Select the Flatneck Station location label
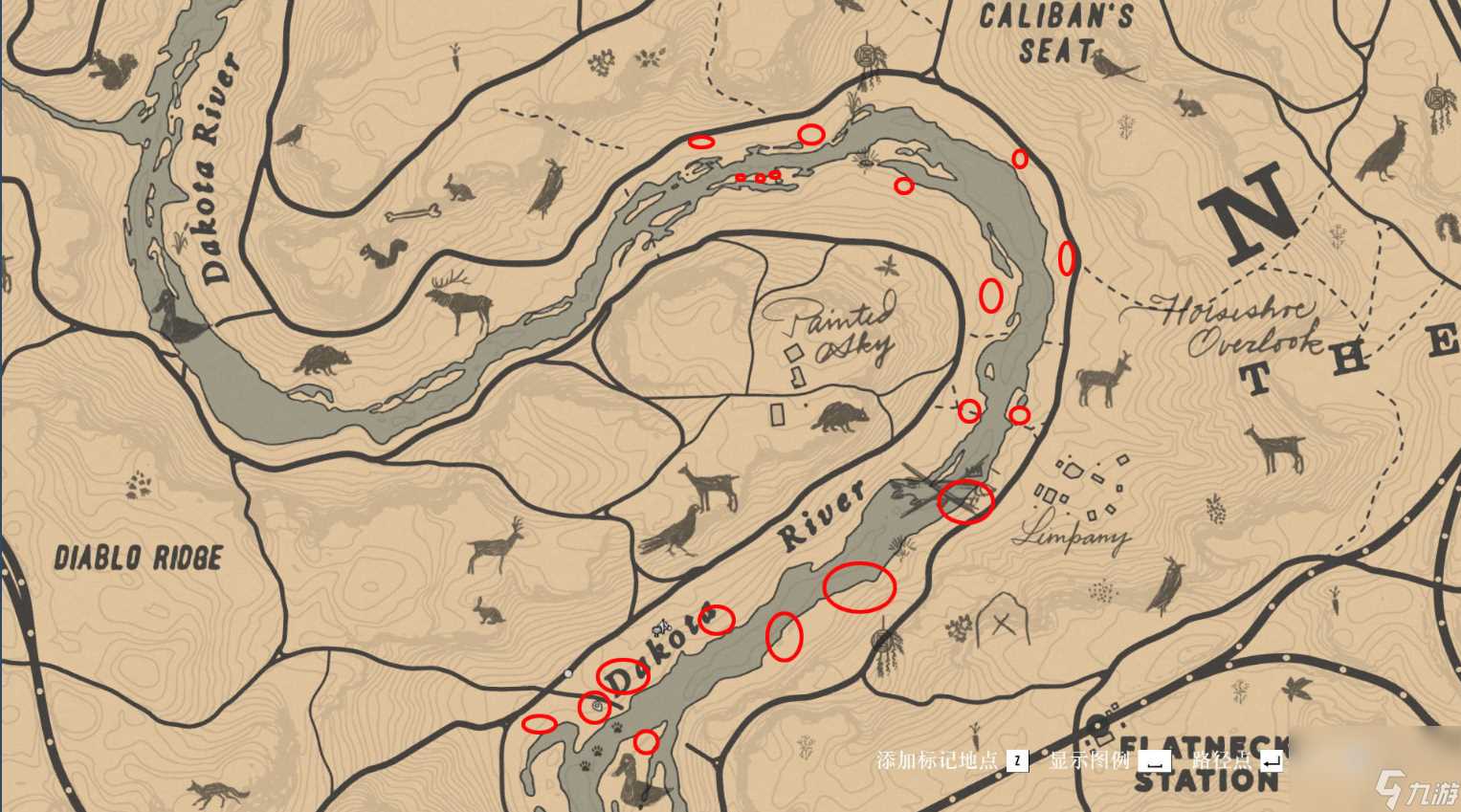The width and height of the screenshot is (1461, 812). [1207, 762]
